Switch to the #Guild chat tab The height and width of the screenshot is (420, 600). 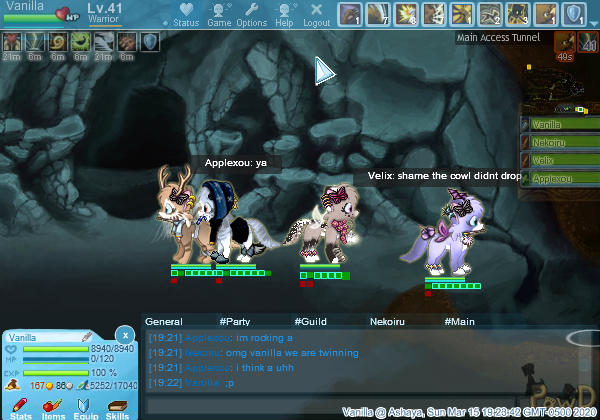click(x=310, y=322)
